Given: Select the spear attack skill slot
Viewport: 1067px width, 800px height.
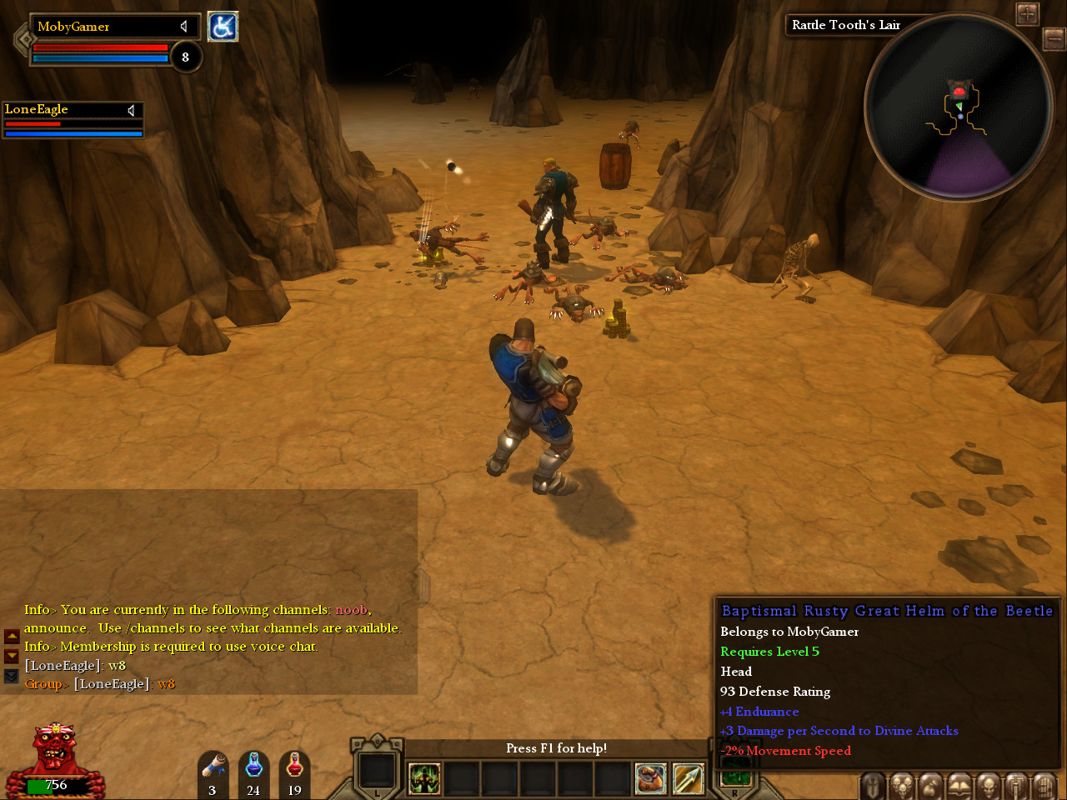Looking at the screenshot, I should [x=688, y=778].
